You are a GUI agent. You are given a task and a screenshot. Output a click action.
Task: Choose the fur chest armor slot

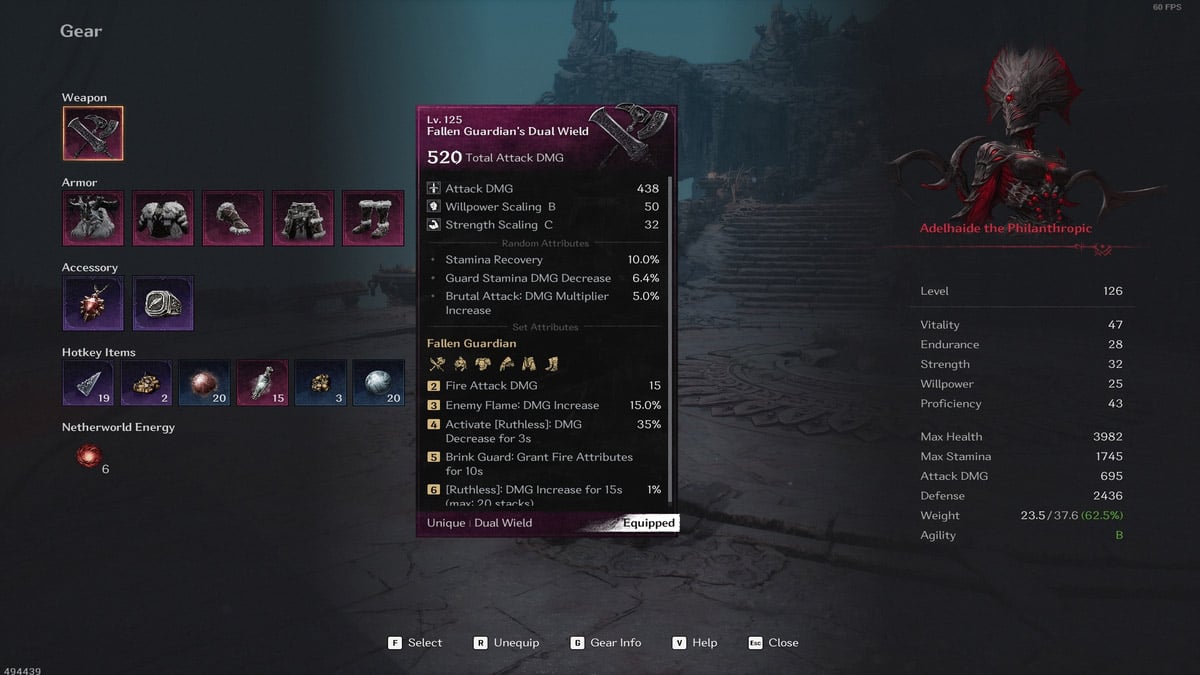(x=163, y=218)
